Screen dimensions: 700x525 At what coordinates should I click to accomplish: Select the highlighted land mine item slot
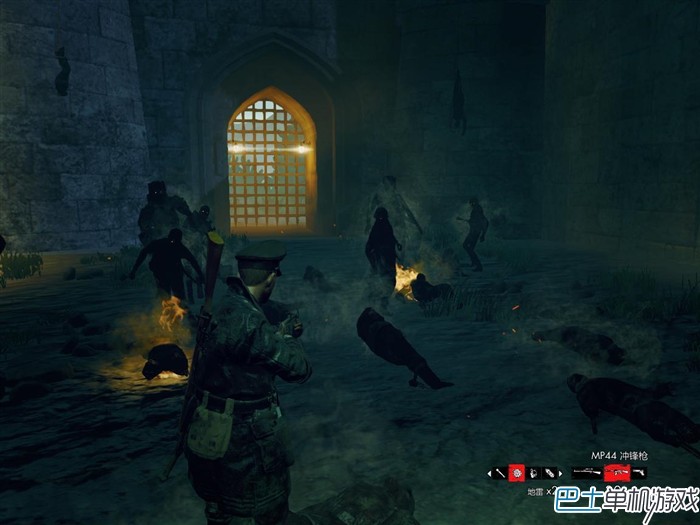517,473
